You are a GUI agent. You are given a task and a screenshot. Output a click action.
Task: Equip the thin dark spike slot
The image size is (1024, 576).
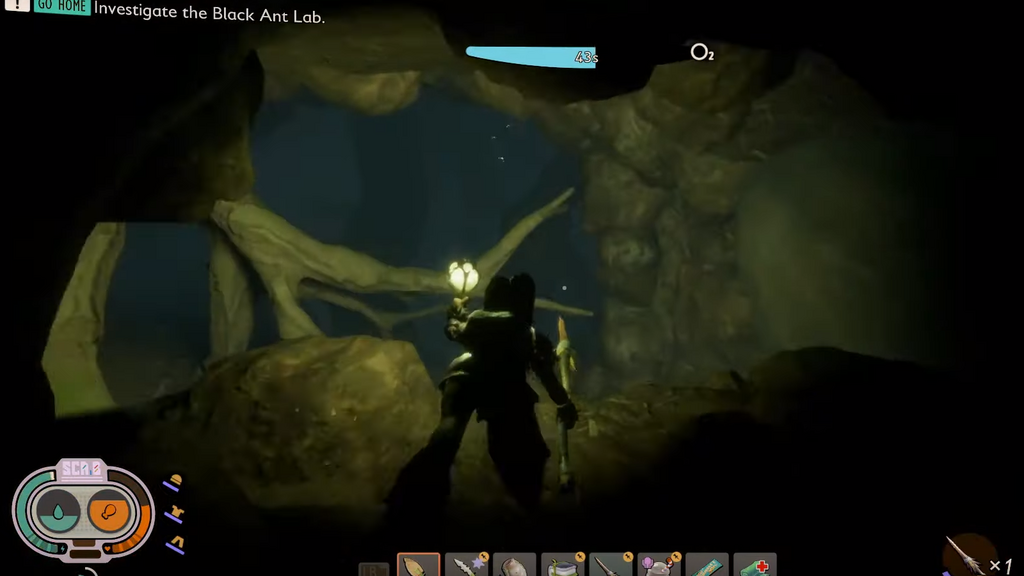point(611,566)
